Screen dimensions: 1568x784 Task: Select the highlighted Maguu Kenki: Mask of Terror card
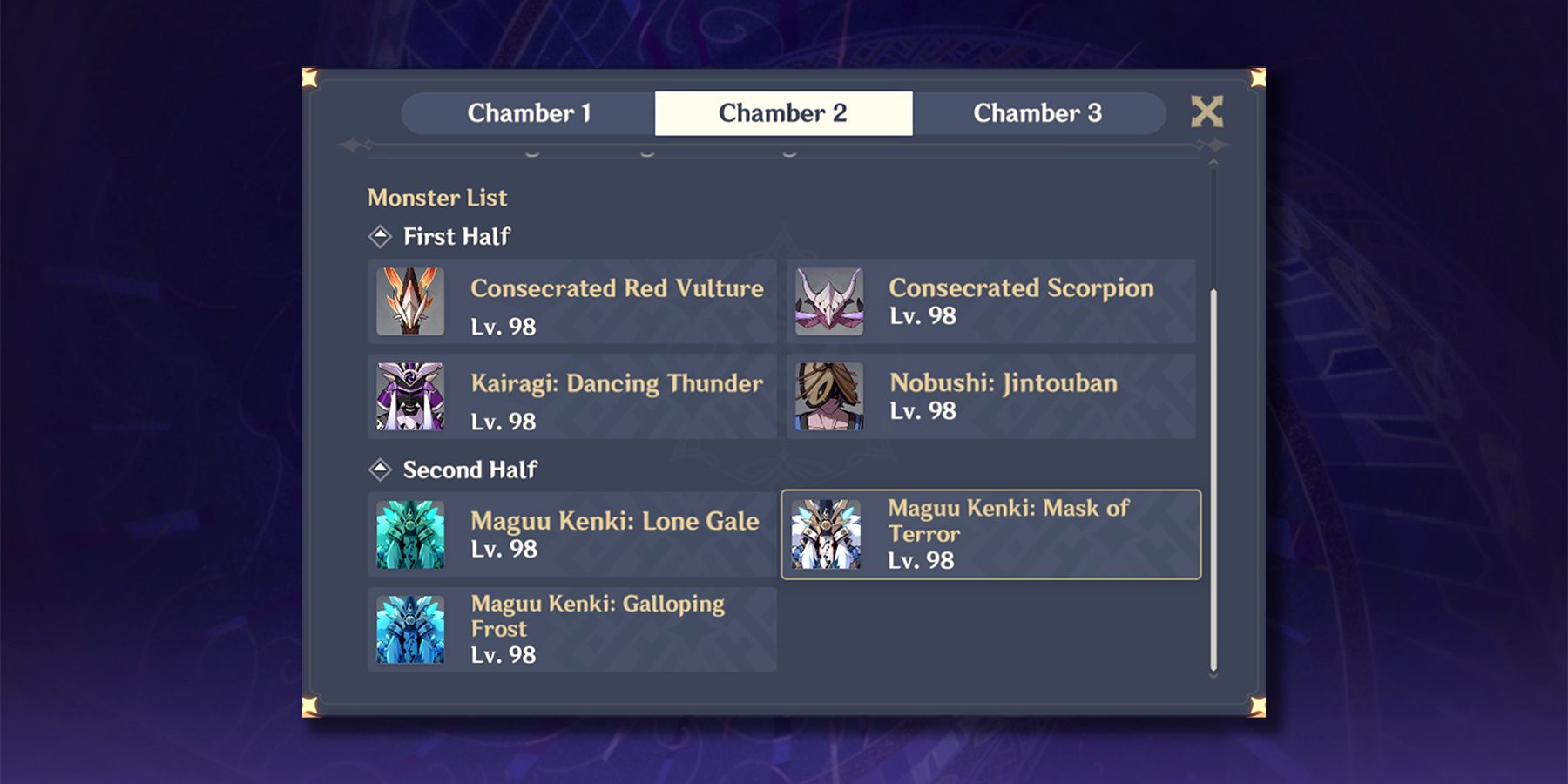pyautogui.click(x=990, y=533)
